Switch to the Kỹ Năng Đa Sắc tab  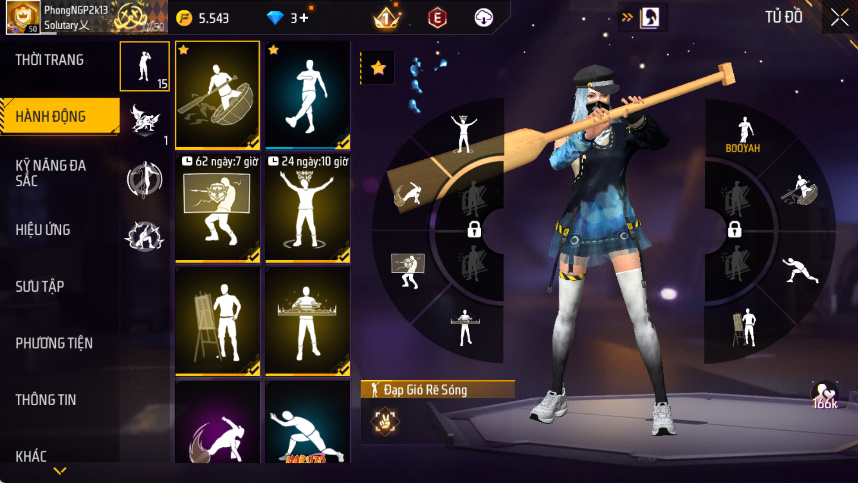click(50, 171)
